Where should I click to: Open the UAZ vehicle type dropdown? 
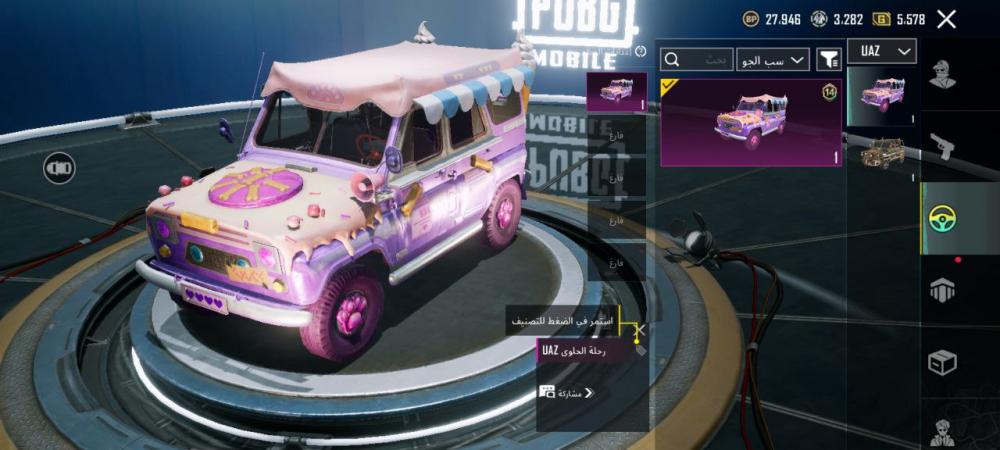(882, 51)
